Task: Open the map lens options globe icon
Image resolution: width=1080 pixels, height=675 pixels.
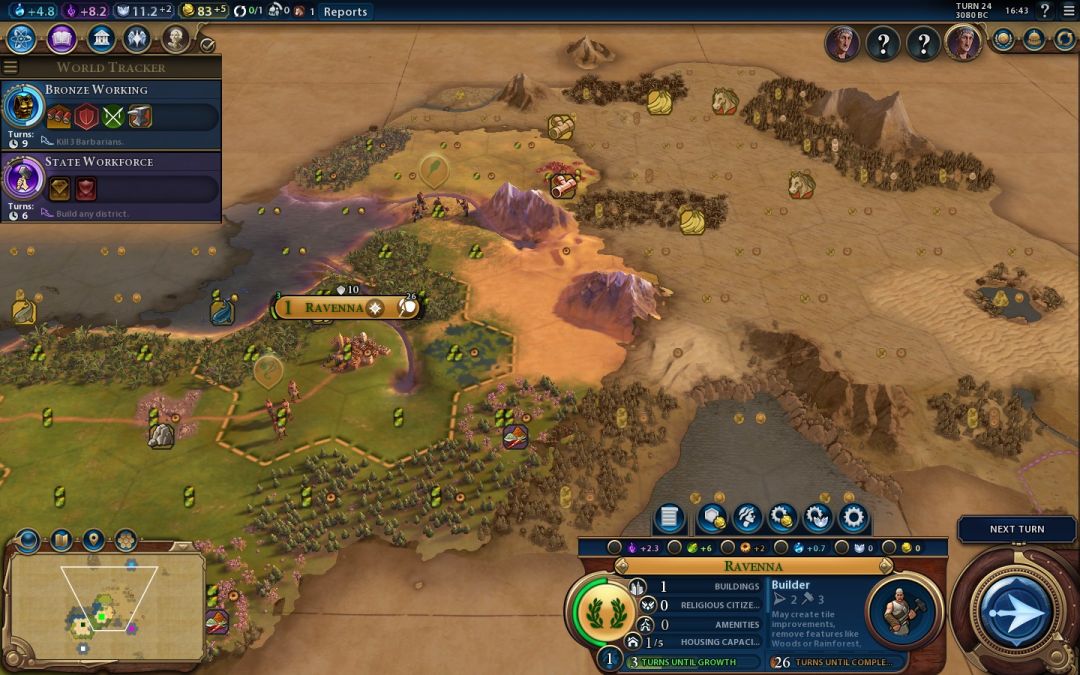Action: [x=27, y=541]
